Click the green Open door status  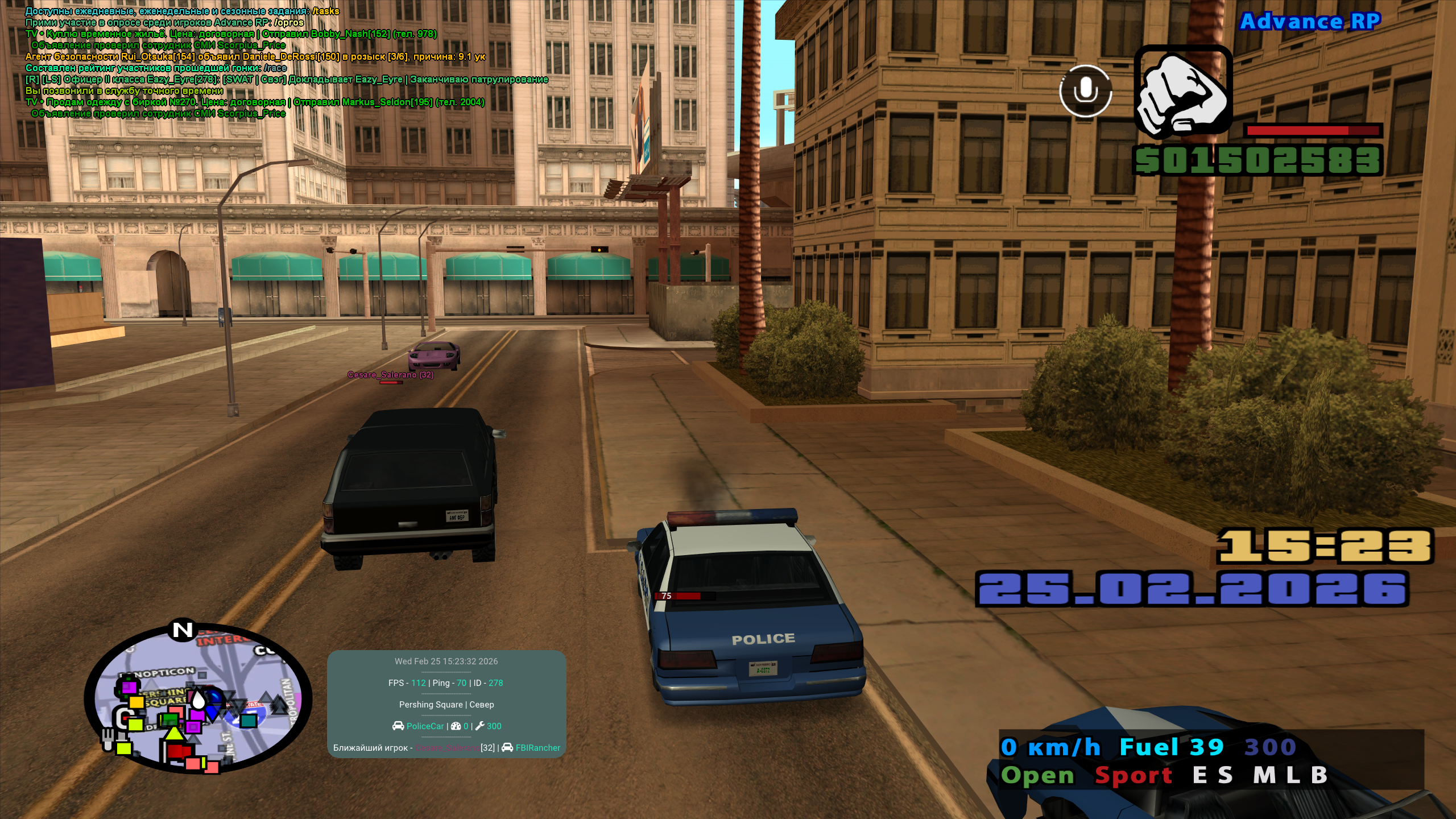click(x=1037, y=775)
